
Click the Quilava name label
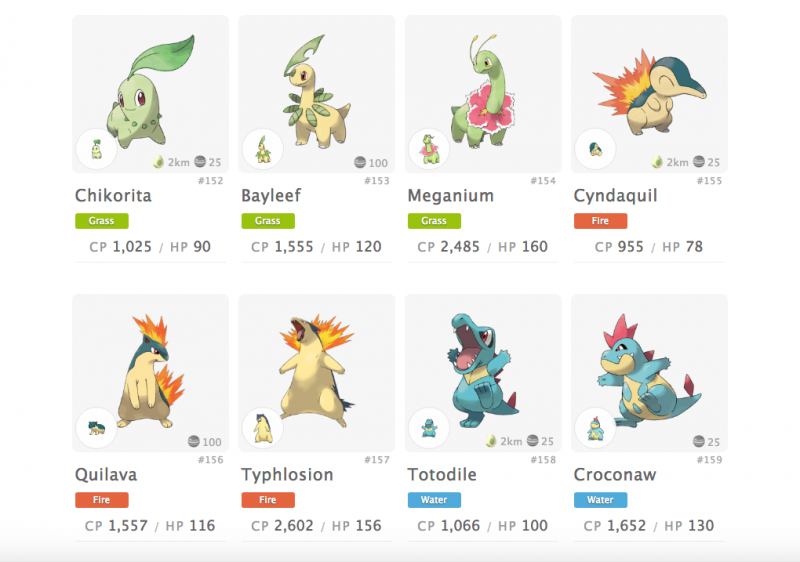tap(107, 475)
